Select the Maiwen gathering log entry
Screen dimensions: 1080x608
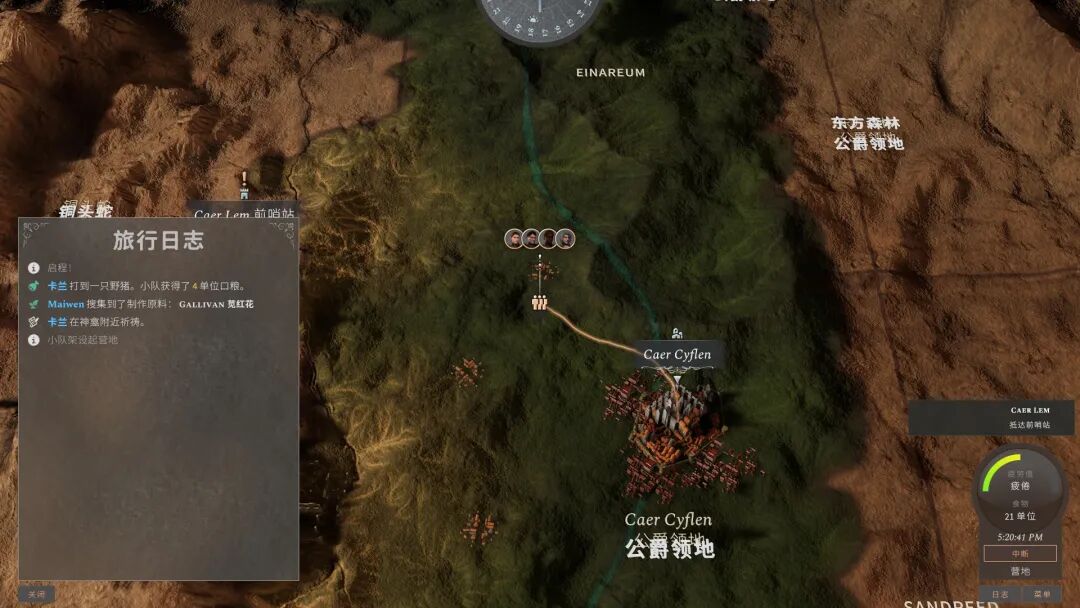(x=150, y=303)
